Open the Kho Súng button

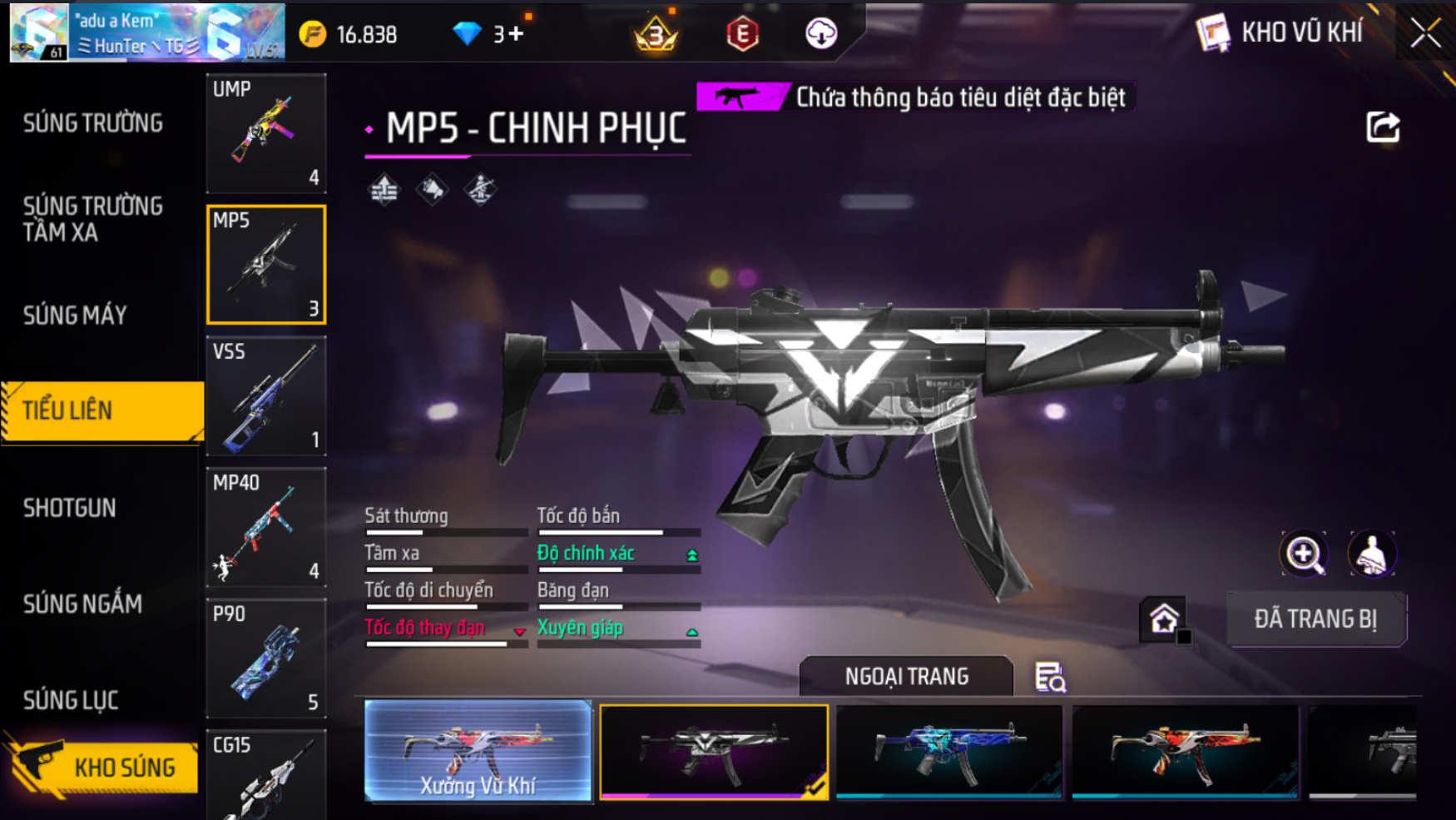(104, 767)
